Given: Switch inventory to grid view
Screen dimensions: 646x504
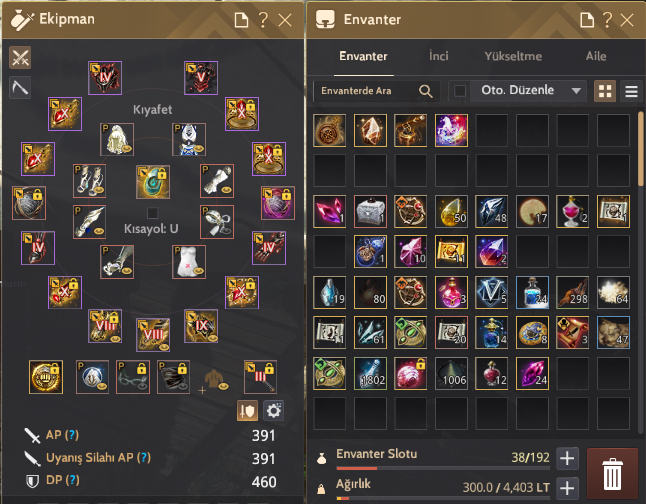Looking at the screenshot, I should coord(605,91).
